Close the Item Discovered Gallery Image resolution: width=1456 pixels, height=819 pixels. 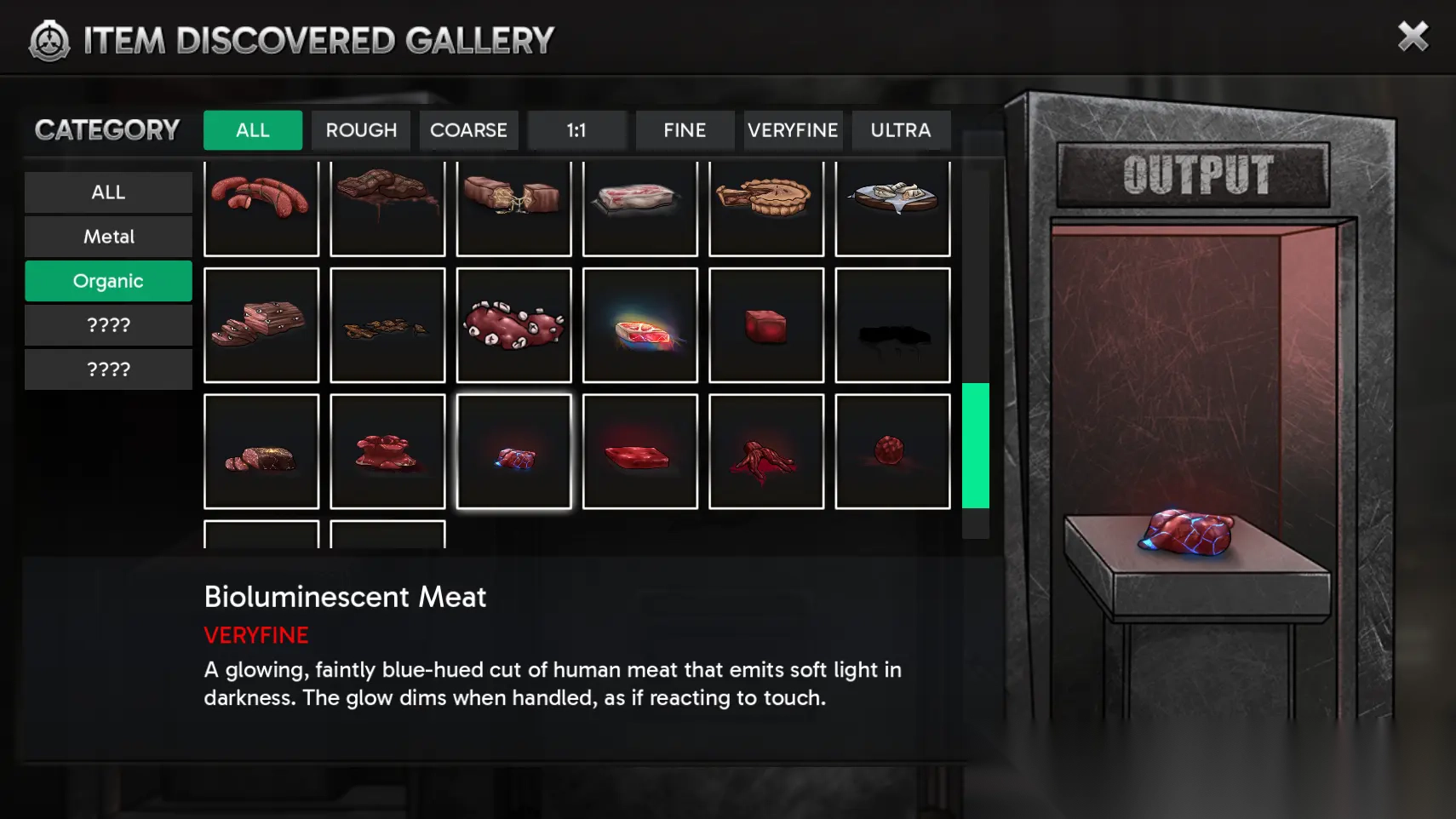(x=1413, y=37)
